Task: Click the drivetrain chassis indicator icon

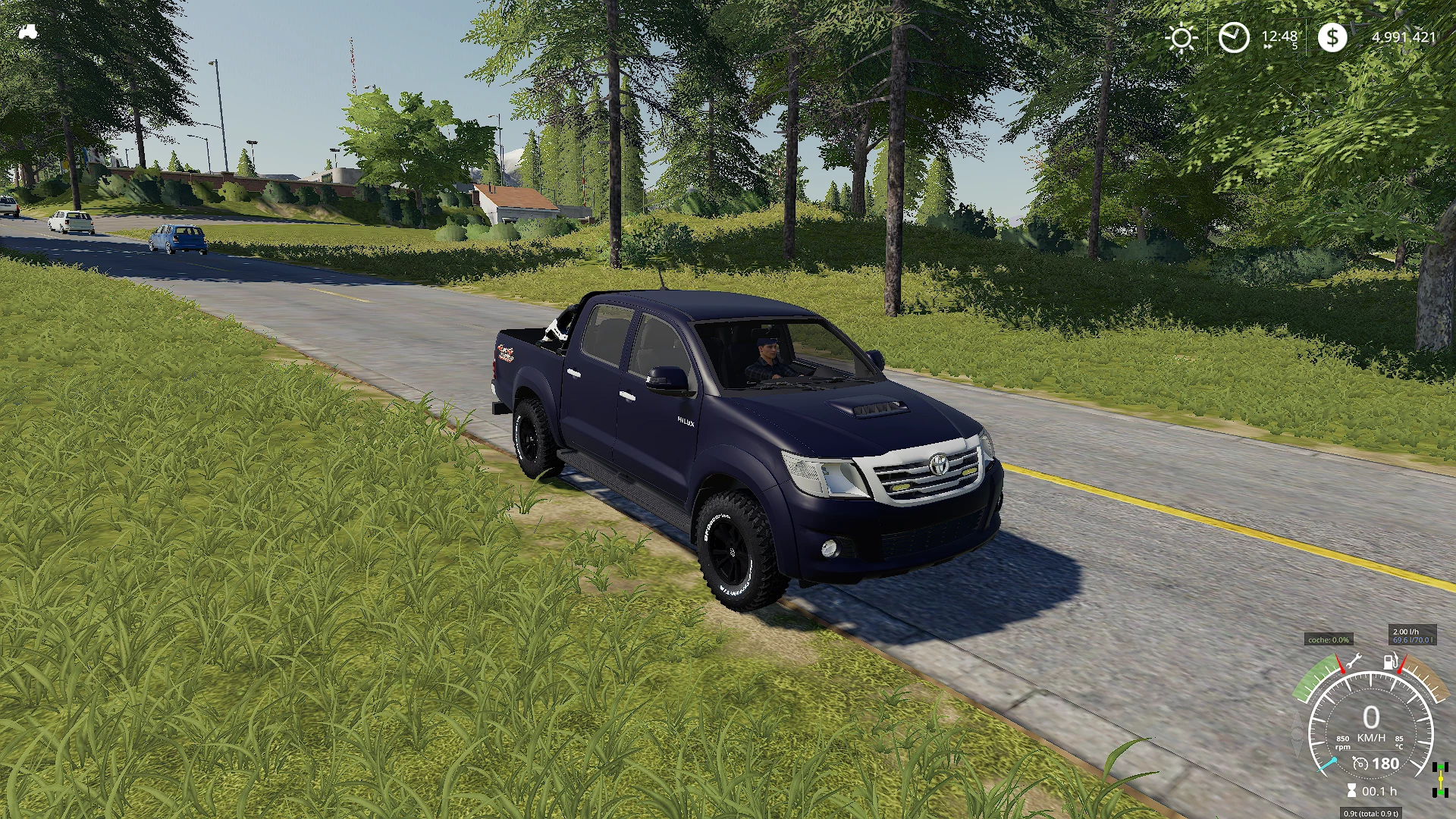Action: (1440, 780)
